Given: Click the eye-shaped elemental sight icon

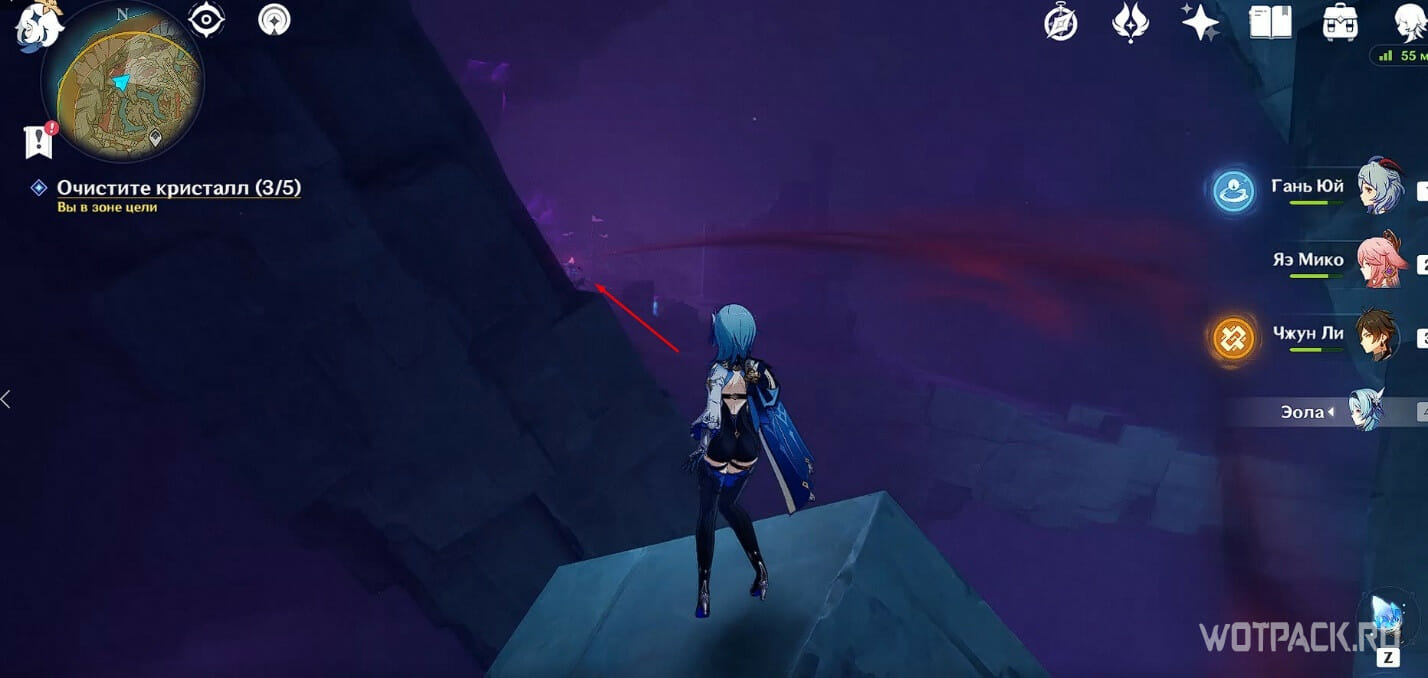Looking at the screenshot, I should point(207,20).
